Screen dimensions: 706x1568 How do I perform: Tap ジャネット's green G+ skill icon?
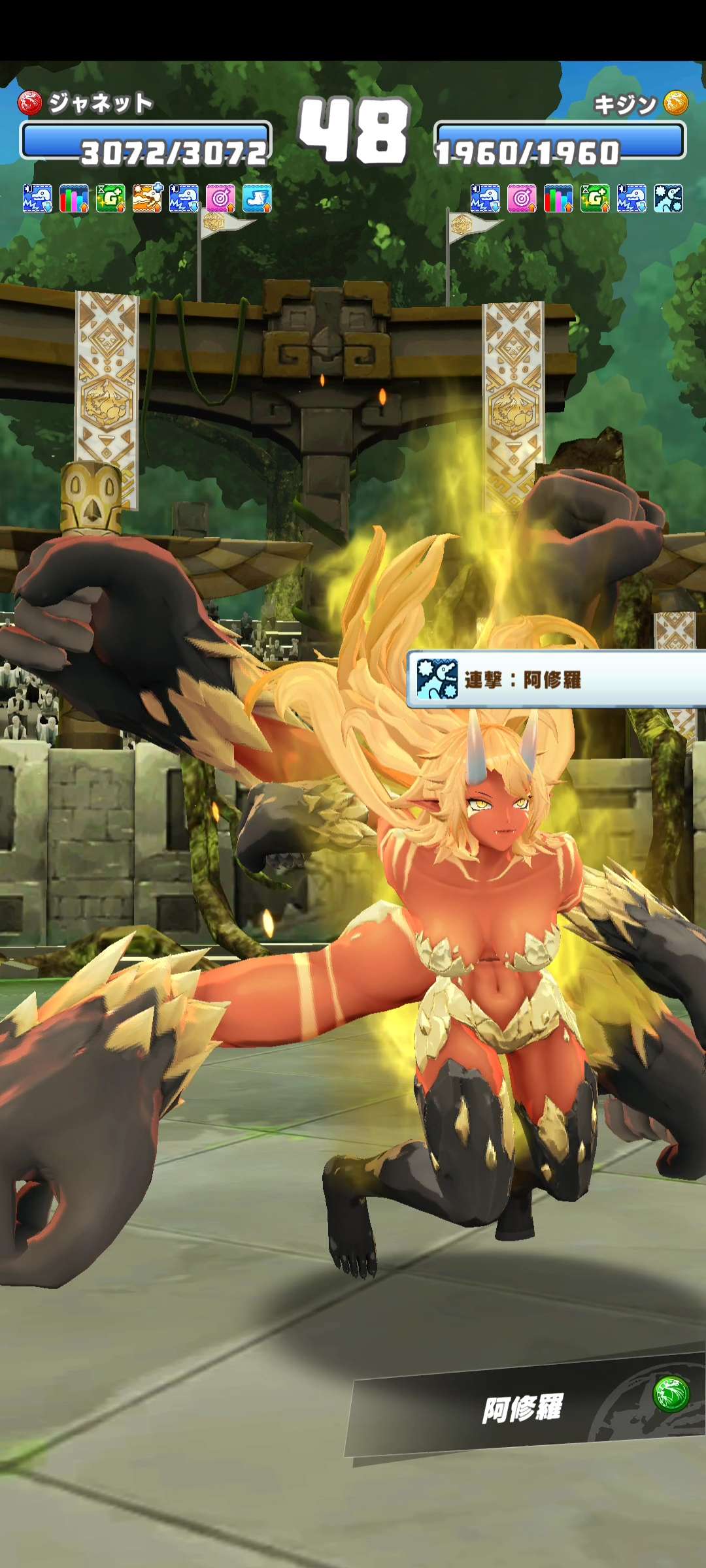click(x=110, y=199)
